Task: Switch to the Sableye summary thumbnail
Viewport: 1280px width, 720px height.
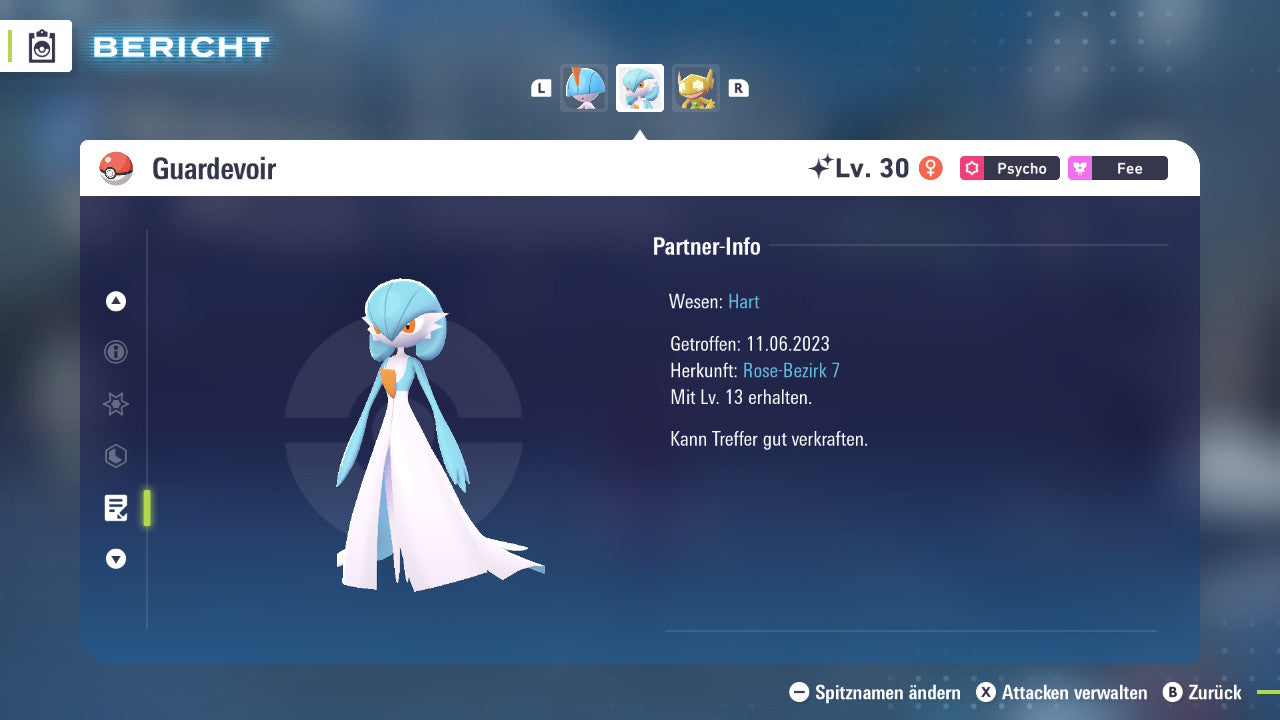Action: 696,87
